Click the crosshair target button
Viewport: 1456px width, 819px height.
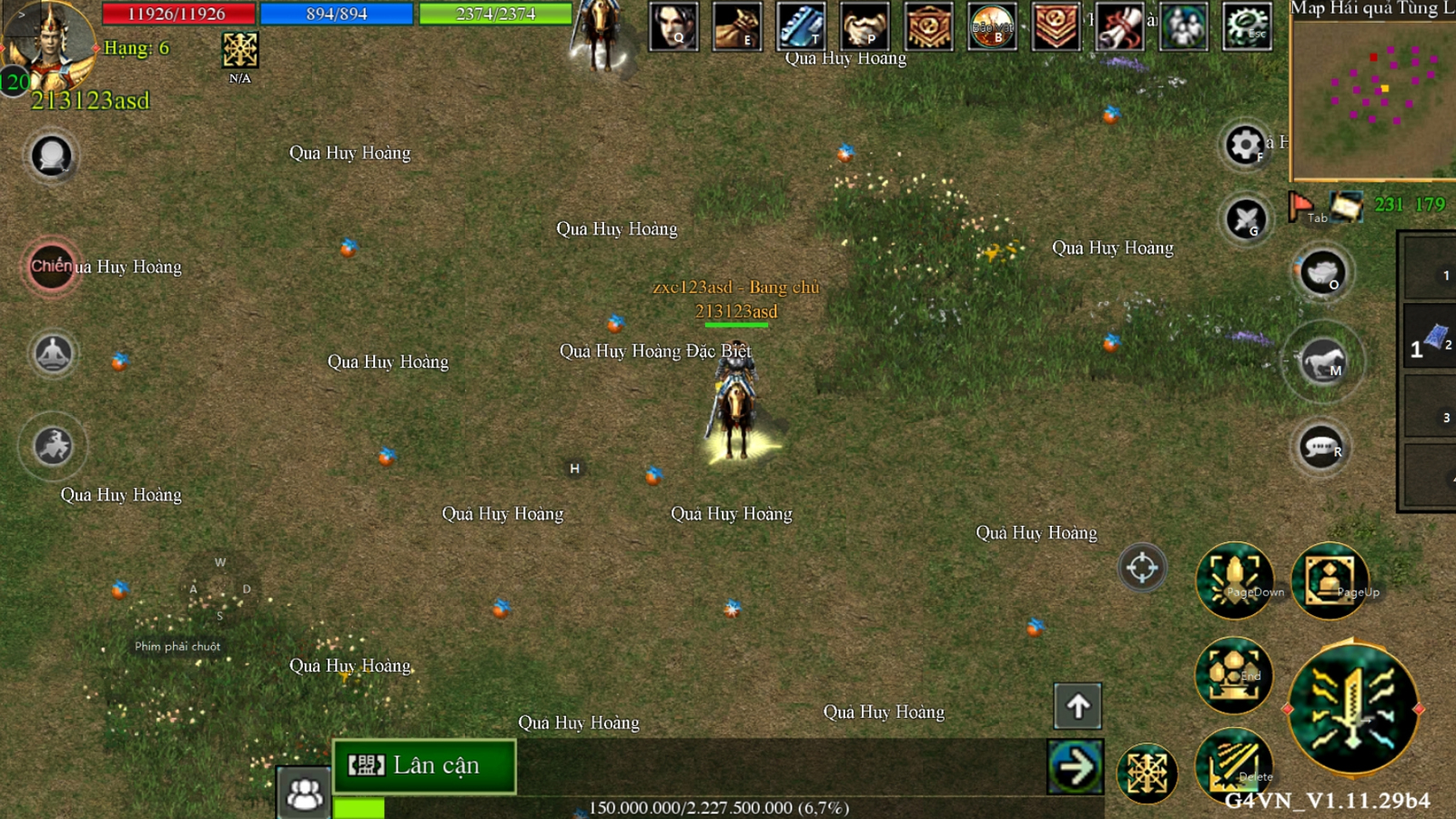[x=1141, y=568]
